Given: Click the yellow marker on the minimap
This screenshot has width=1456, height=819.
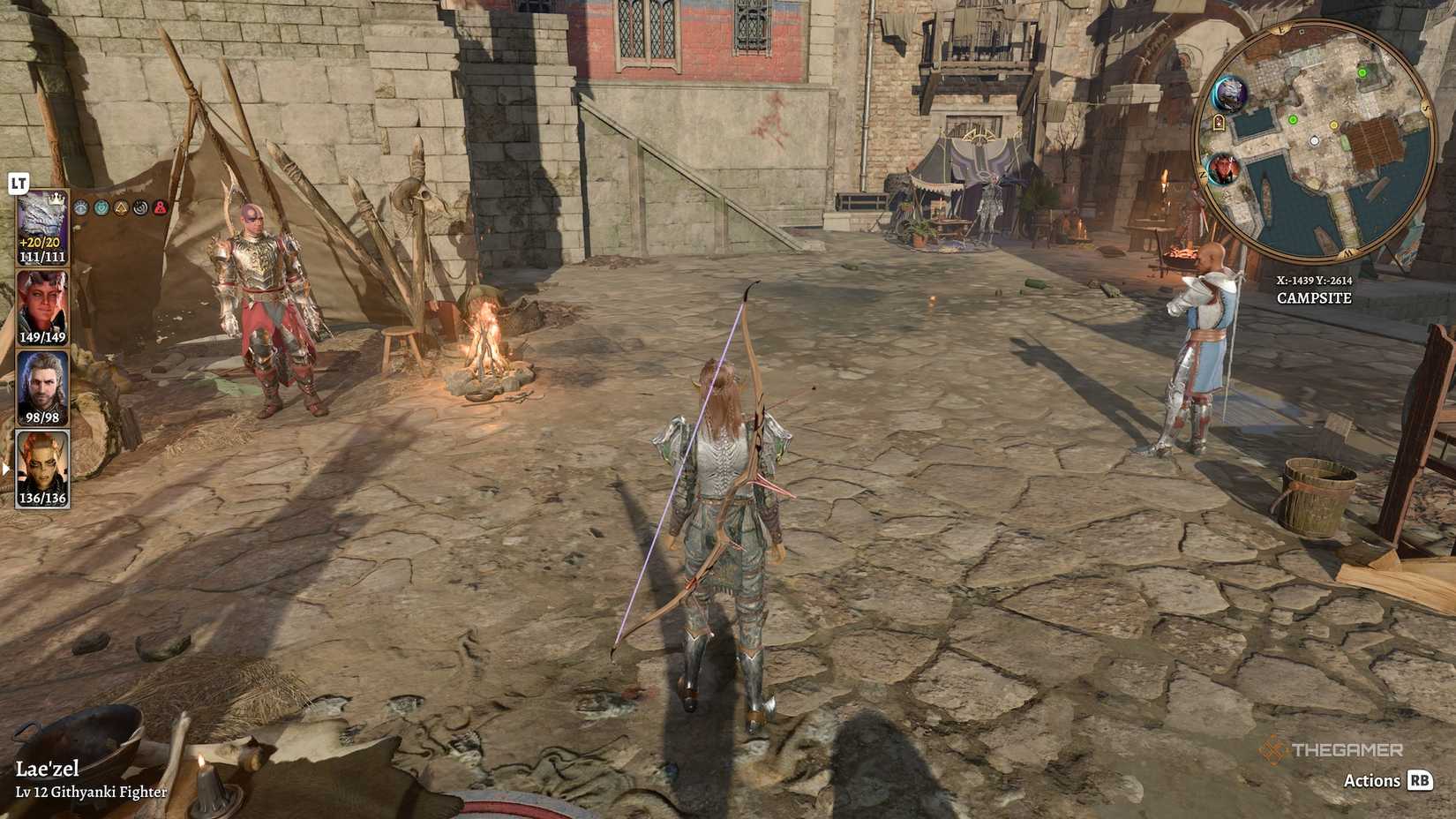Looking at the screenshot, I should (1333, 125).
